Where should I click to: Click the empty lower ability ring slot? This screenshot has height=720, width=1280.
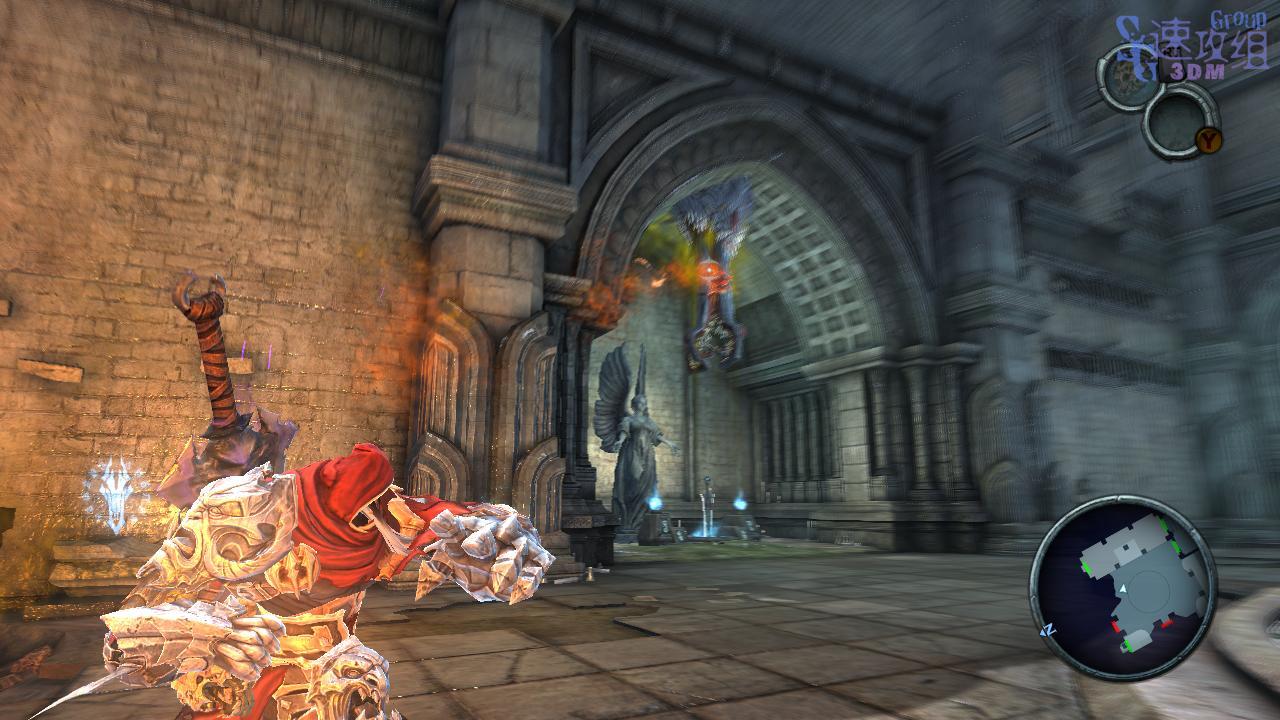1179,120
